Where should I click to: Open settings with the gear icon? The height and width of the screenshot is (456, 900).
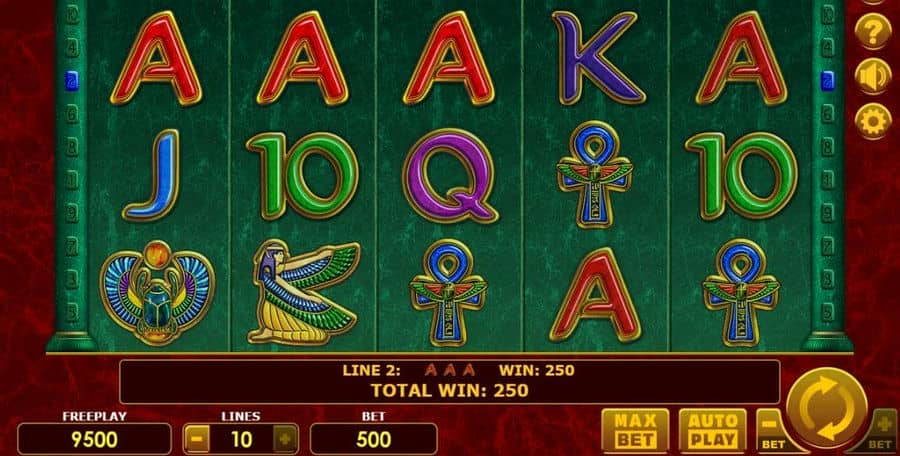click(x=873, y=121)
